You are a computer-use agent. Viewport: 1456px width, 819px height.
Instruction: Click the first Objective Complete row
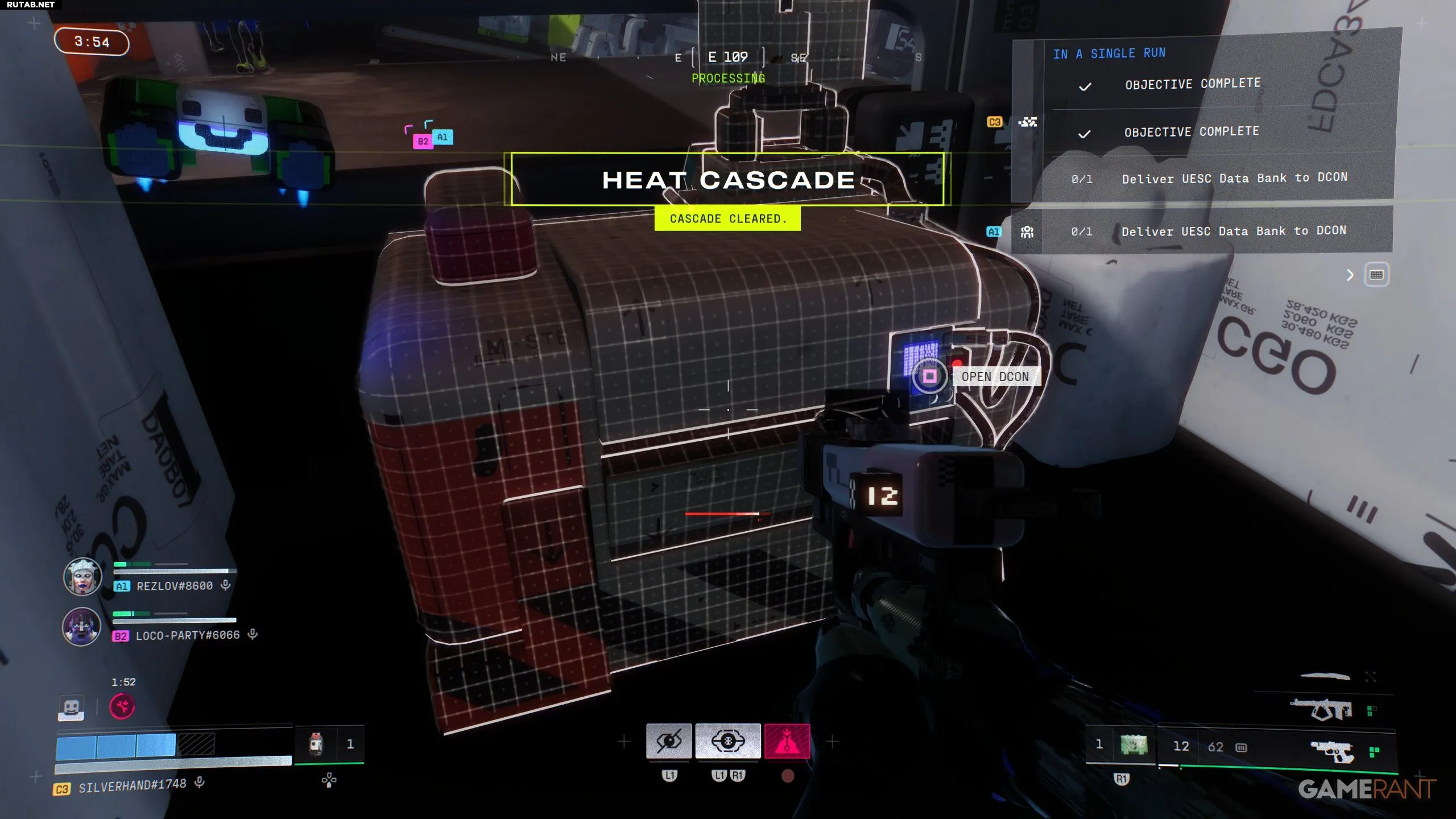(x=1192, y=84)
